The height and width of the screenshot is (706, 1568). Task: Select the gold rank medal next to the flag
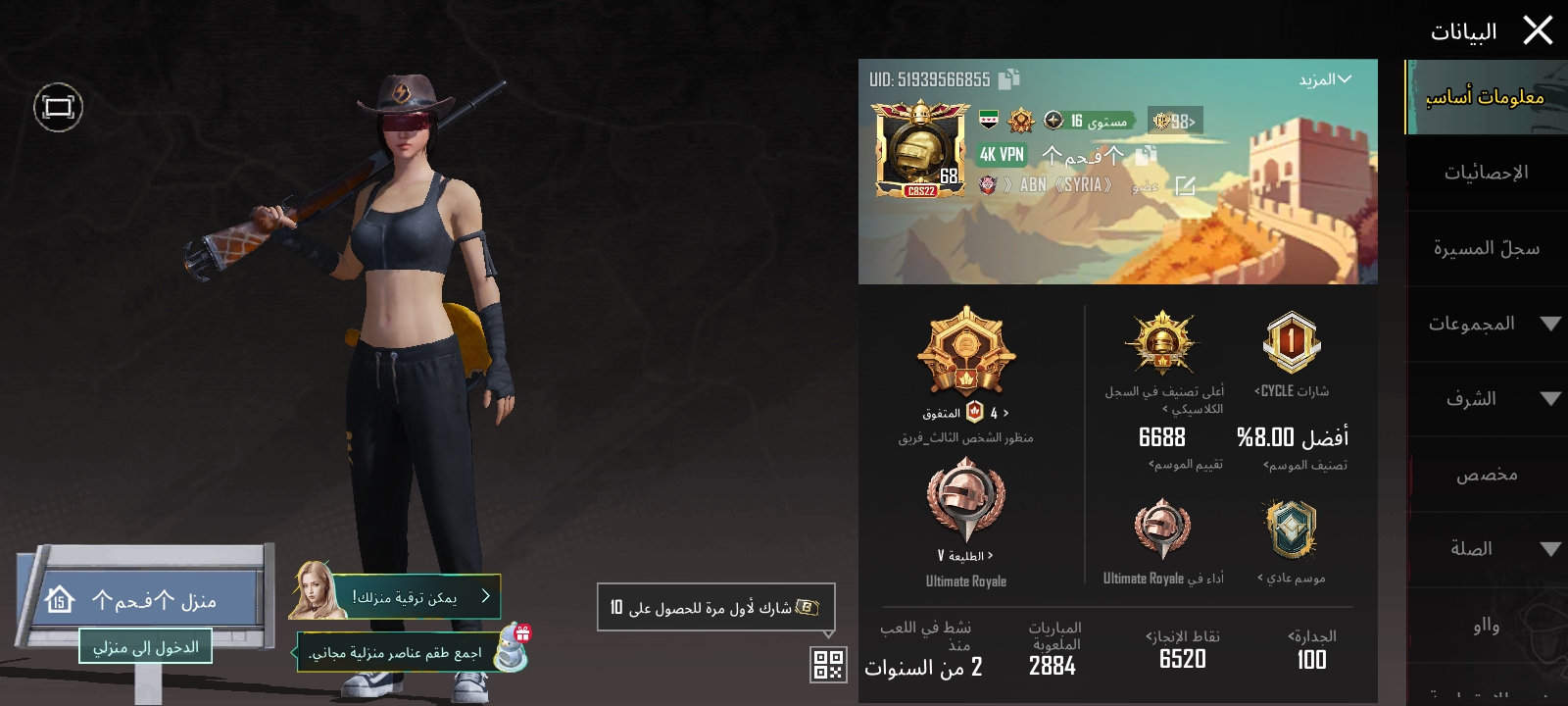pos(1020,120)
